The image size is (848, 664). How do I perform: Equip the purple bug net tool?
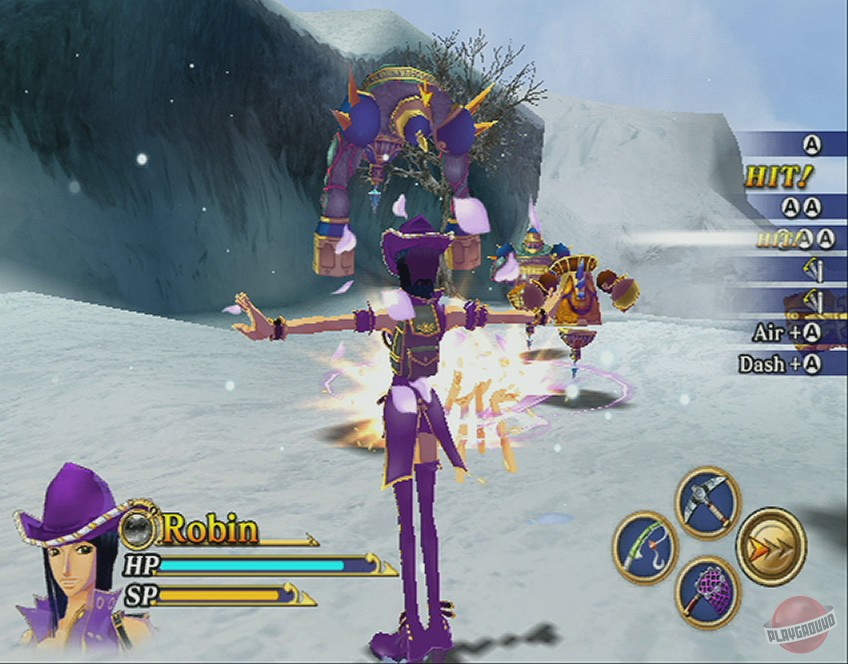707,592
